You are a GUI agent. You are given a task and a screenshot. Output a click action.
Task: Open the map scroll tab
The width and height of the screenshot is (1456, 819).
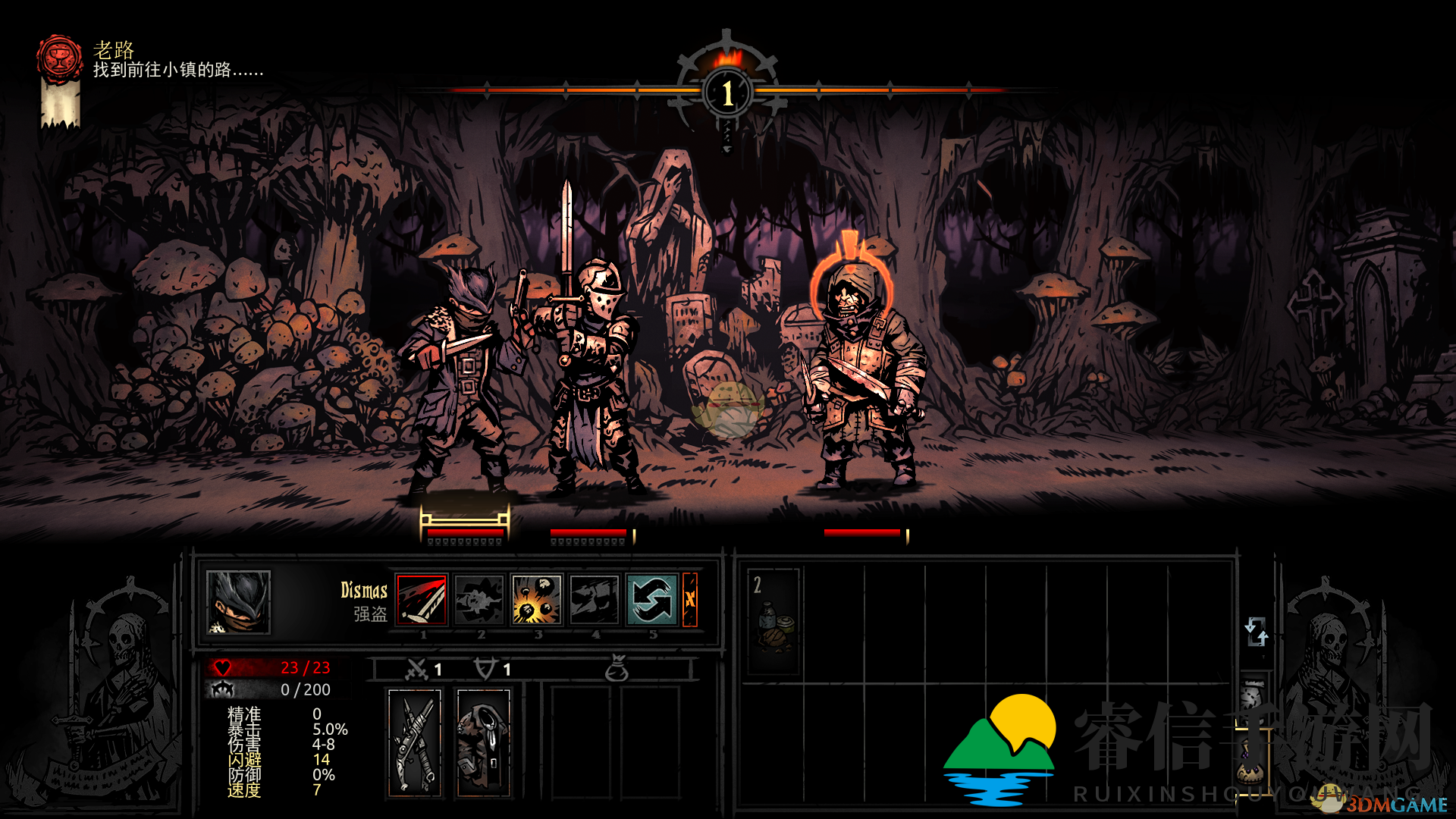coord(1253,696)
